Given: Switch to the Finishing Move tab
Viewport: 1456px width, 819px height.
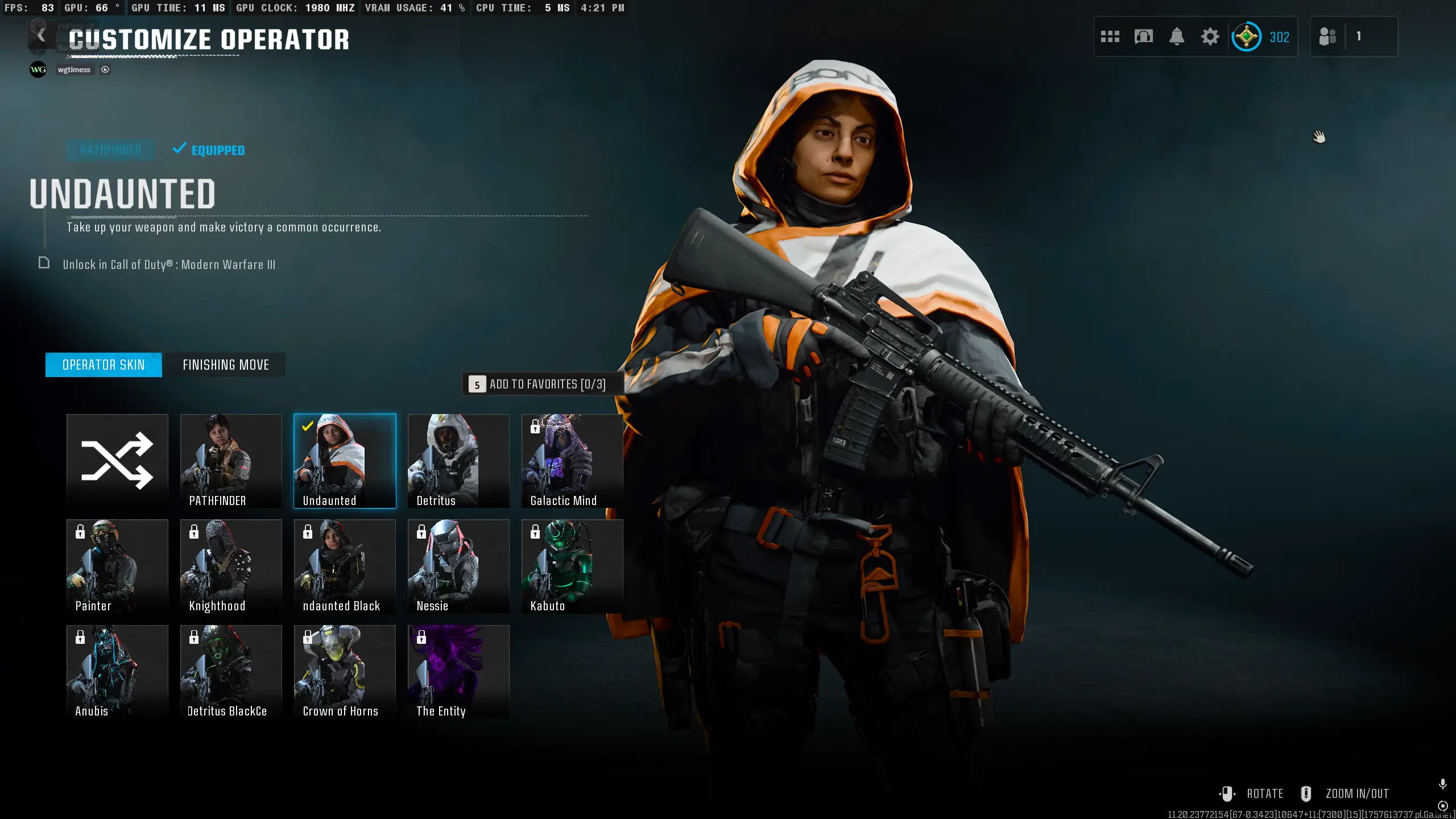Looking at the screenshot, I should click(226, 365).
